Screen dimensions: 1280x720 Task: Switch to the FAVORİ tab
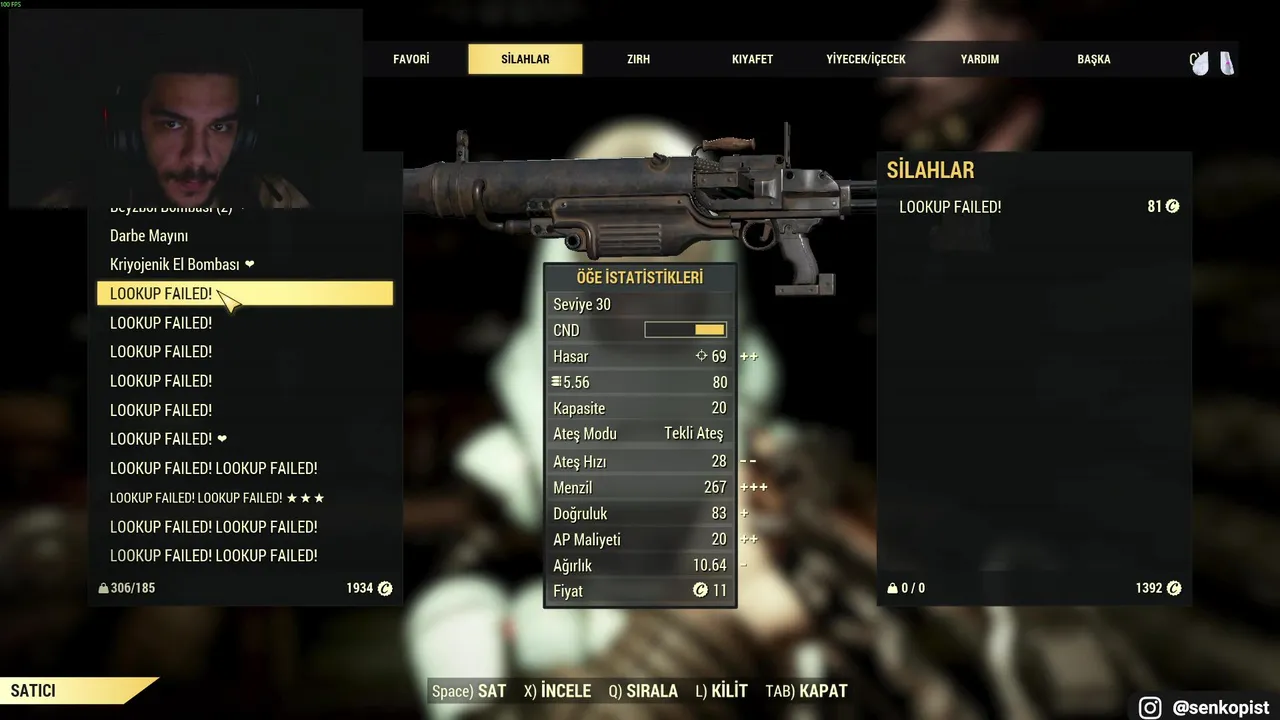click(x=411, y=59)
